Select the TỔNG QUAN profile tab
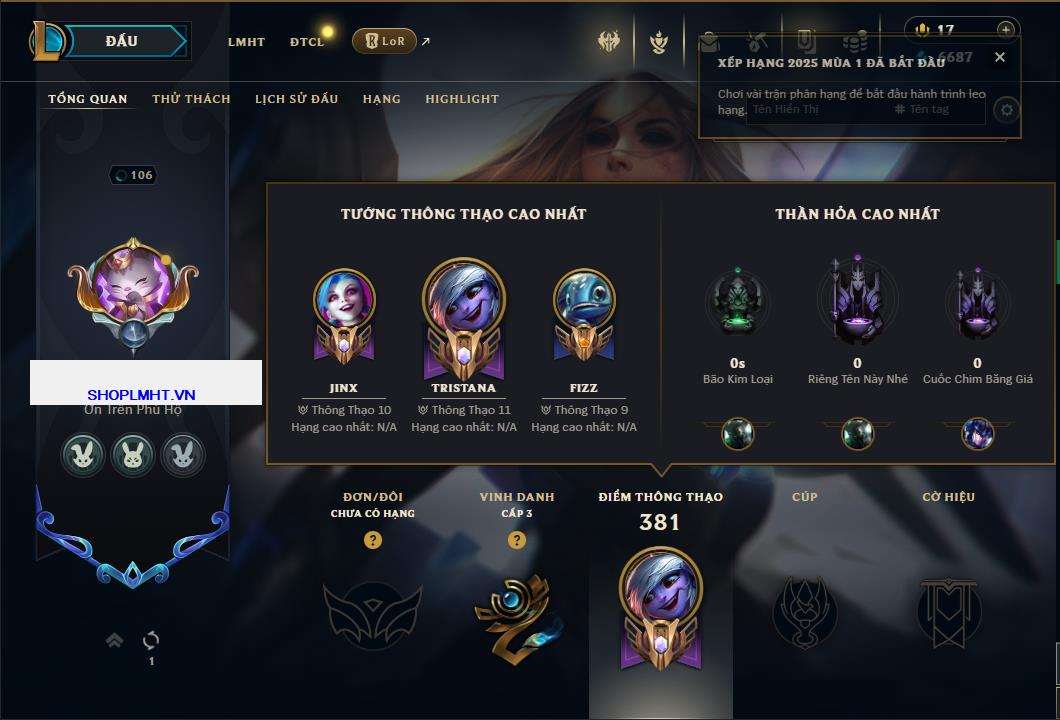This screenshot has width=1060, height=720. point(88,99)
